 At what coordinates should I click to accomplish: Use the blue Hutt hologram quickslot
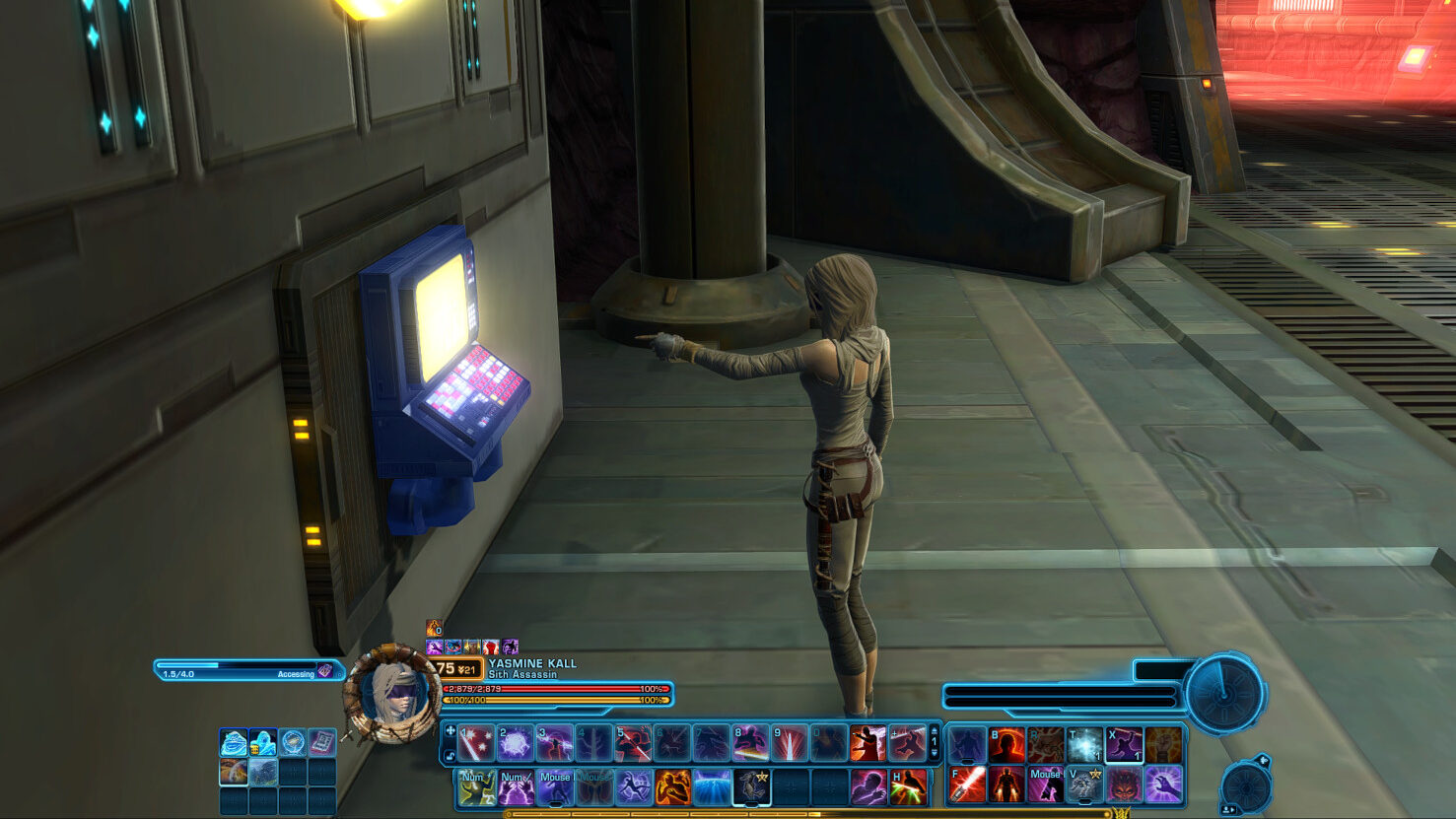(x=234, y=742)
